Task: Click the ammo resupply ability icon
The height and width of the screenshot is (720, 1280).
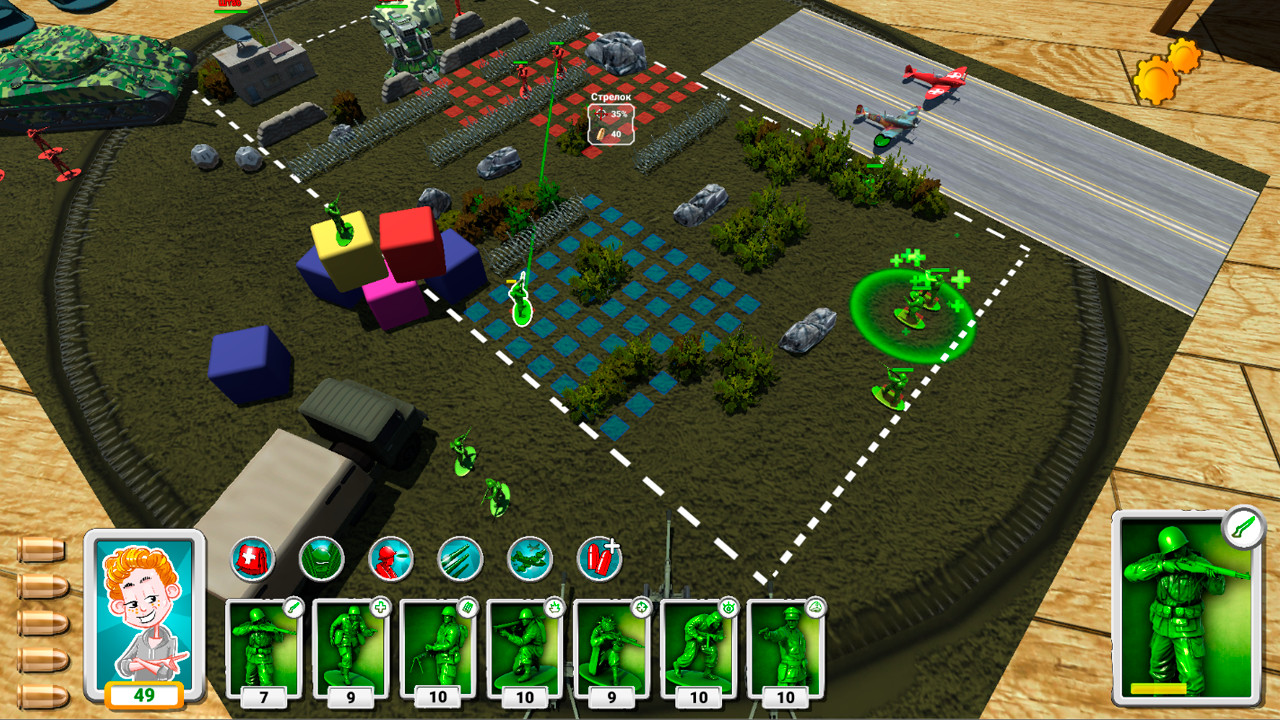Action: 600,556
